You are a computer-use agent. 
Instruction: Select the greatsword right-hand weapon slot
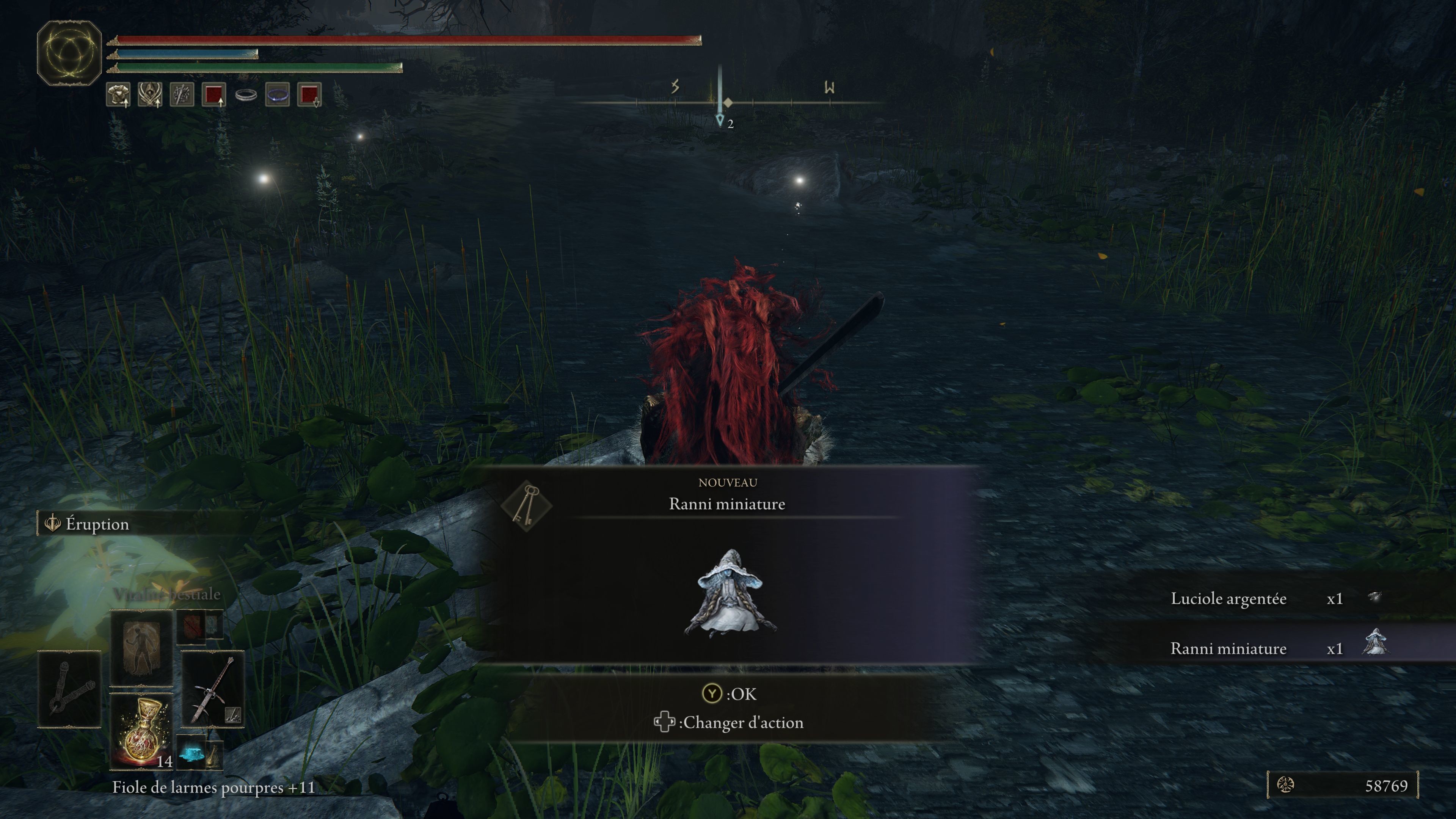tap(212, 689)
